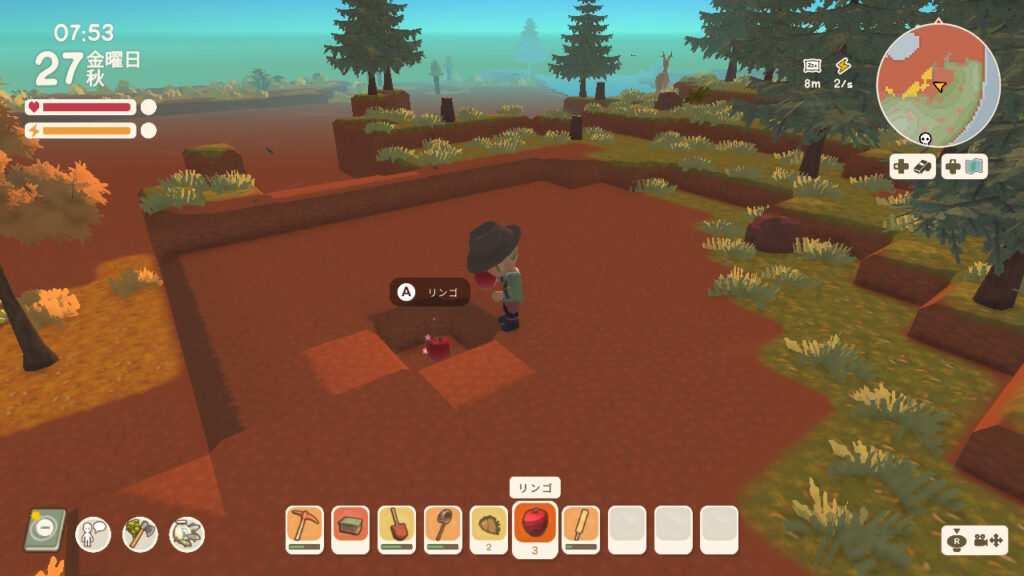Open the jar and leaves icon
The image size is (1024, 576).
pos(187,533)
